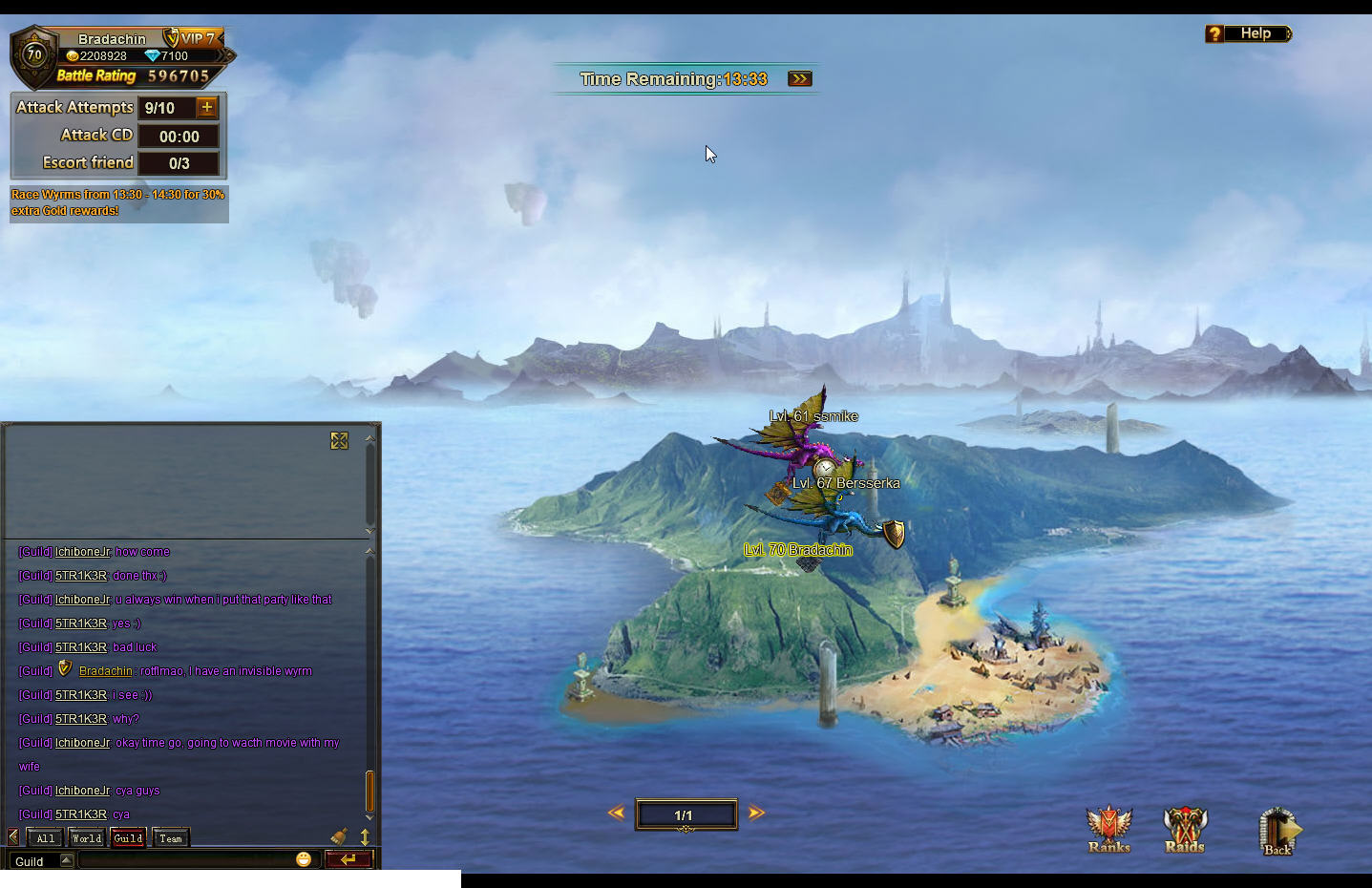Viewport: 1372px width, 888px height.
Task: Open the Raids icon
Action: click(x=1185, y=829)
